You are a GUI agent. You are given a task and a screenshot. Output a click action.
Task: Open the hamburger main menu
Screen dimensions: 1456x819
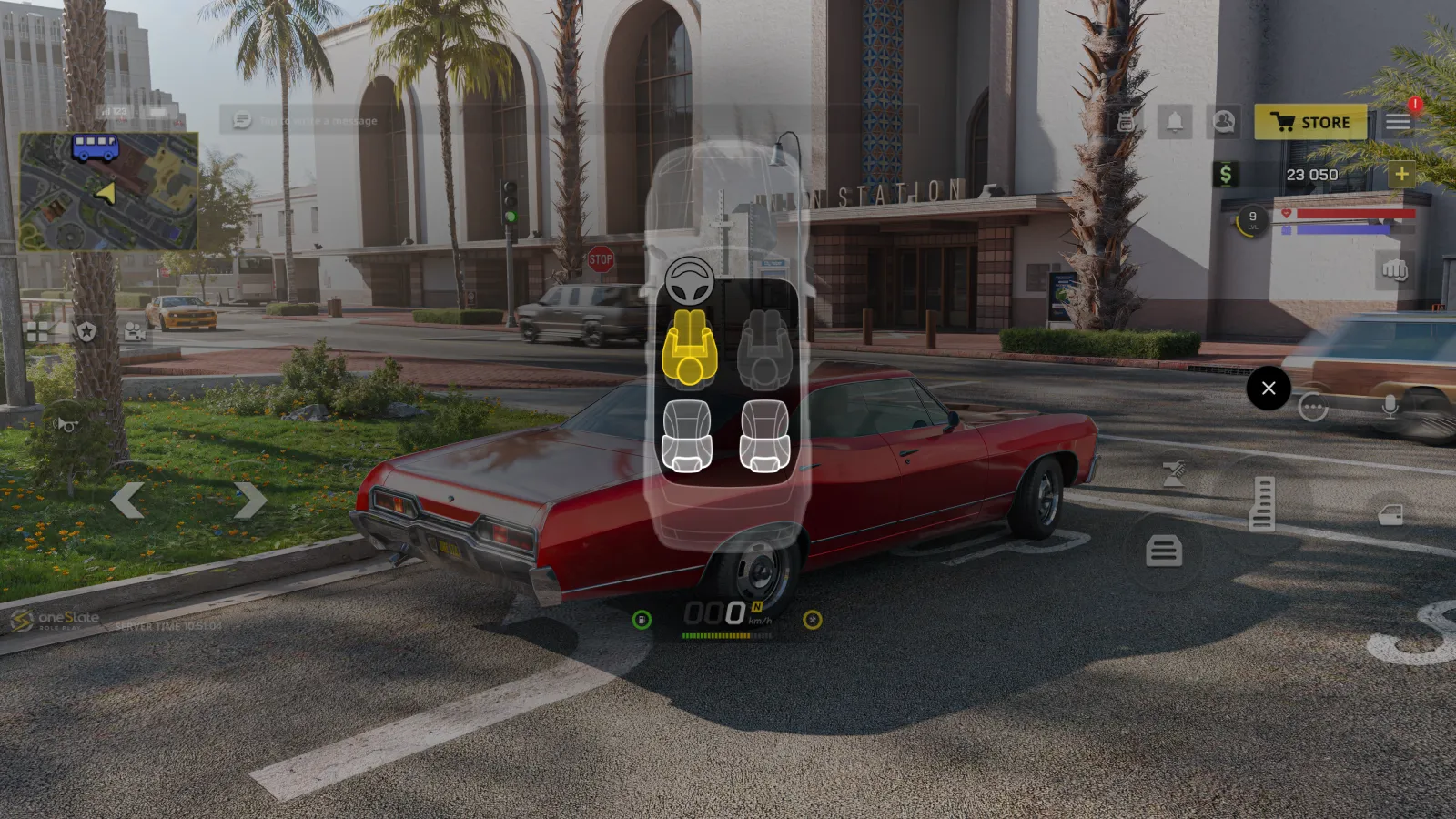(1398, 122)
